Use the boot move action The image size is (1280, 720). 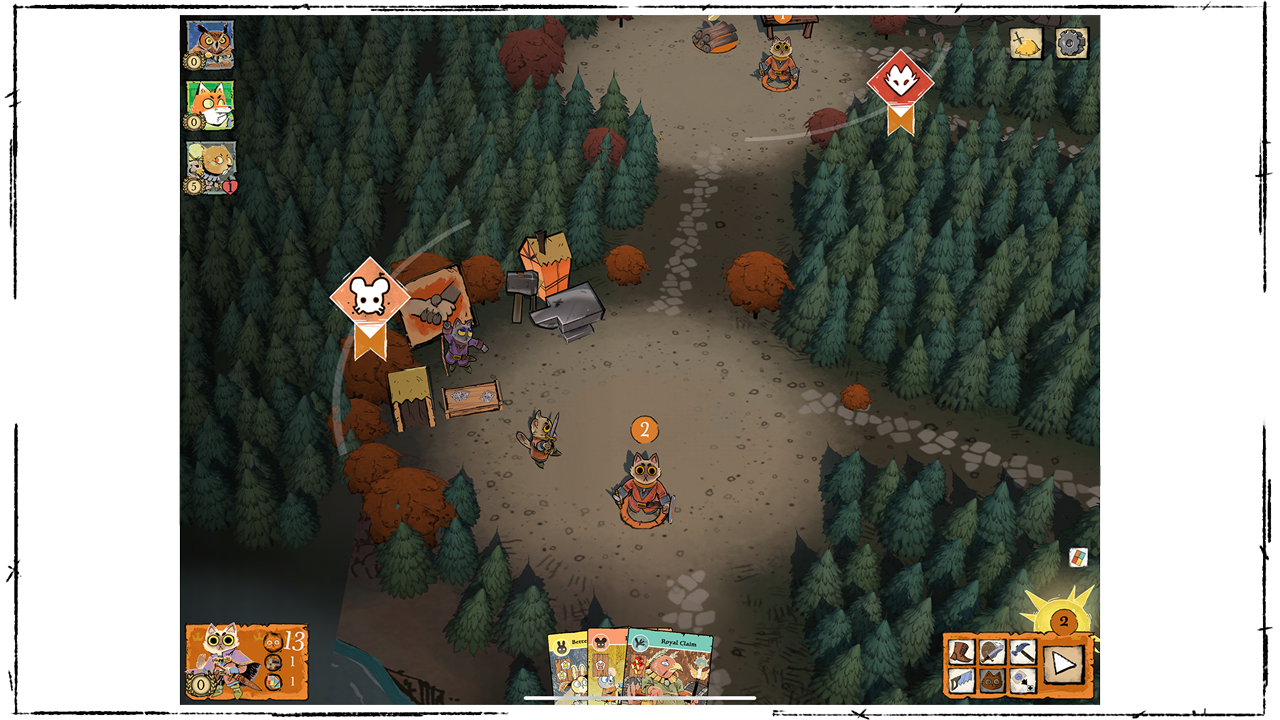click(962, 651)
